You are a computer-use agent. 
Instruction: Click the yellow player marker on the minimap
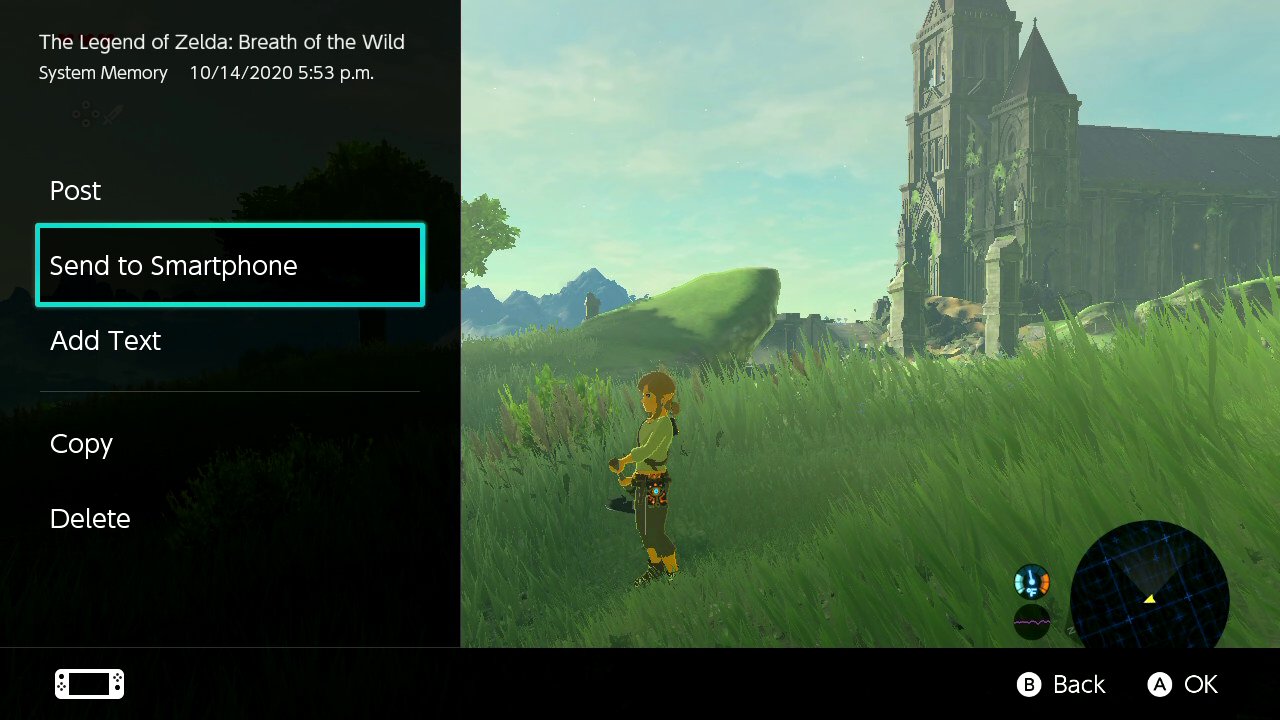[x=1148, y=597]
